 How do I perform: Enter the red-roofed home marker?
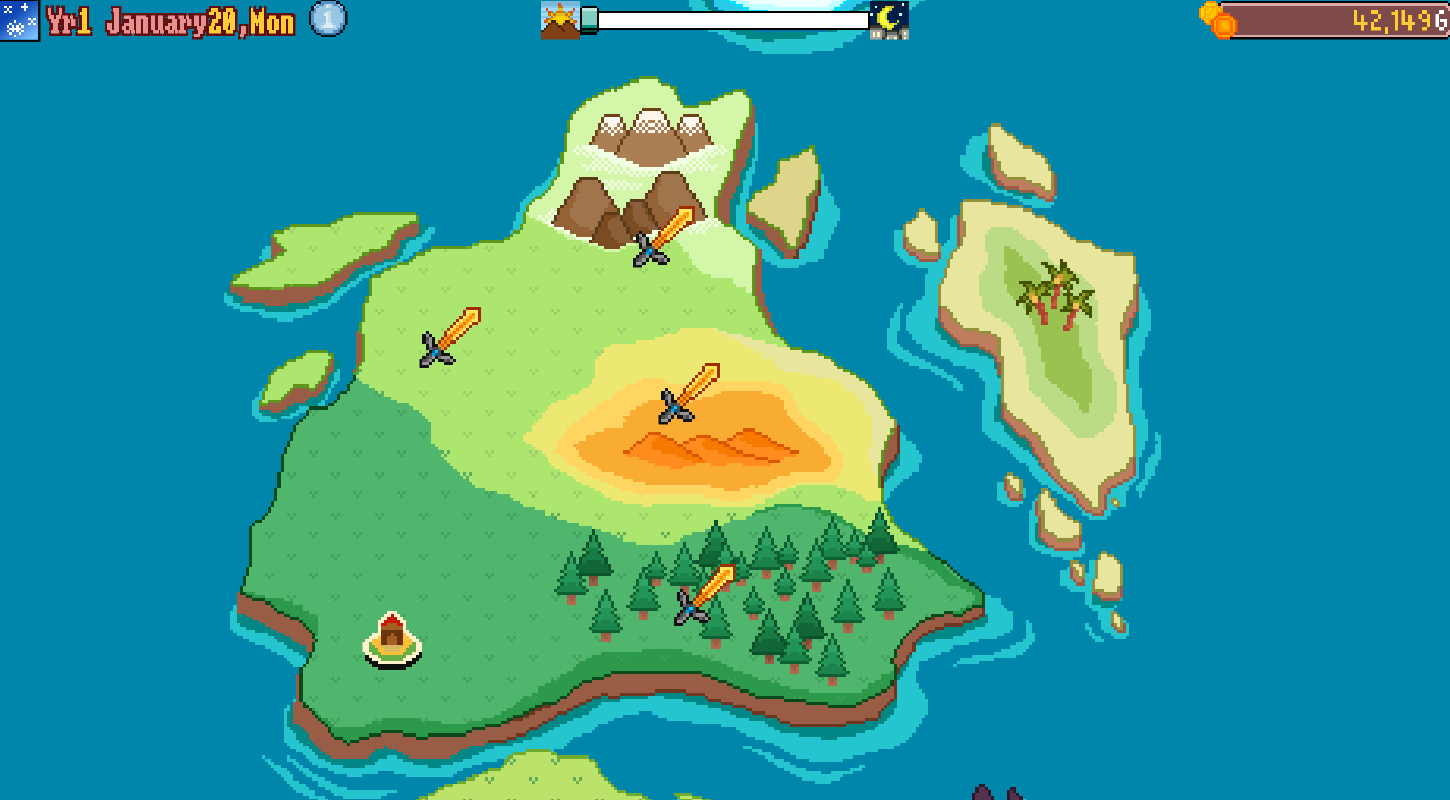click(x=392, y=637)
